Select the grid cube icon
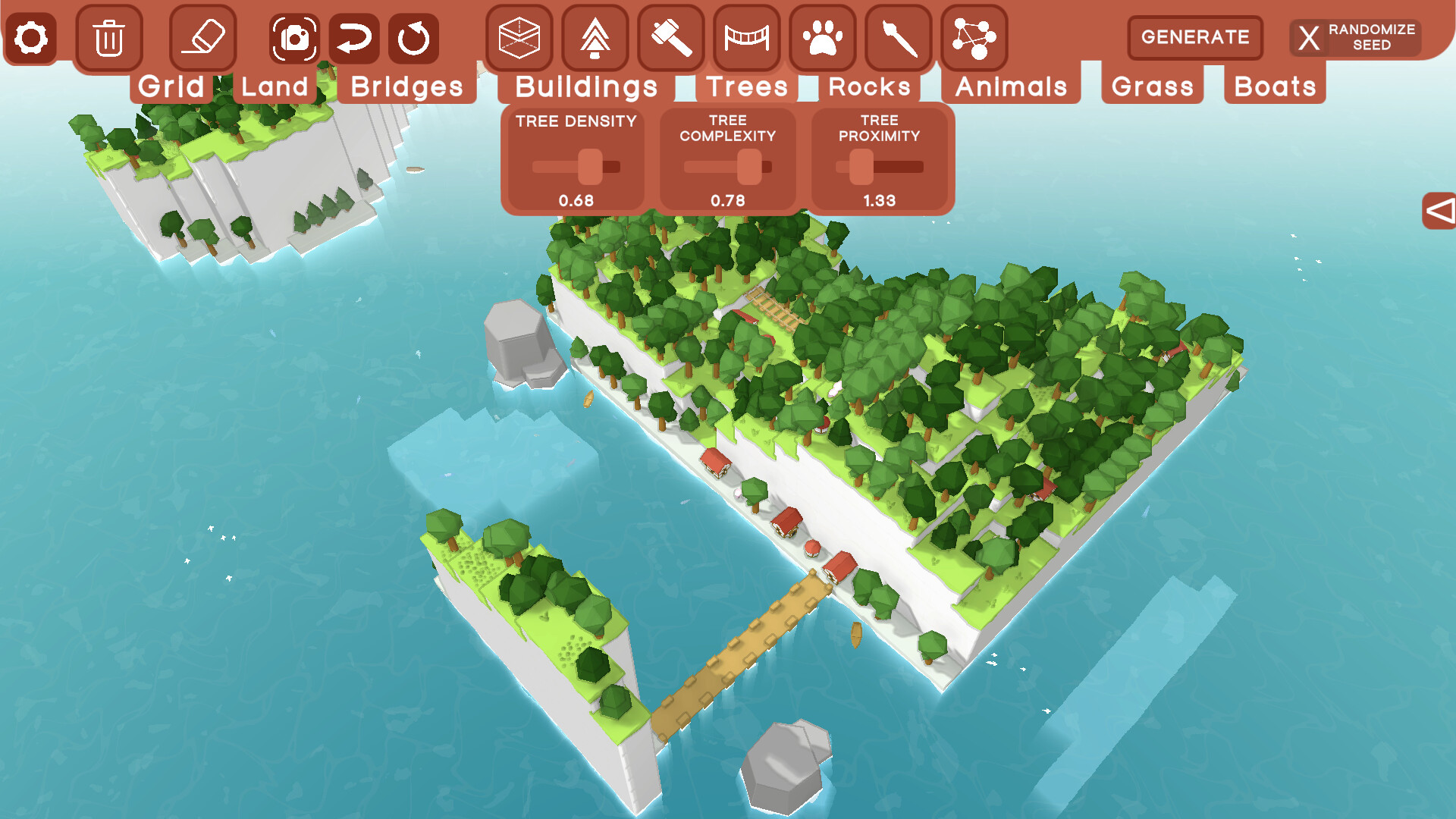The height and width of the screenshot is (819, 1456). [519, 37]
